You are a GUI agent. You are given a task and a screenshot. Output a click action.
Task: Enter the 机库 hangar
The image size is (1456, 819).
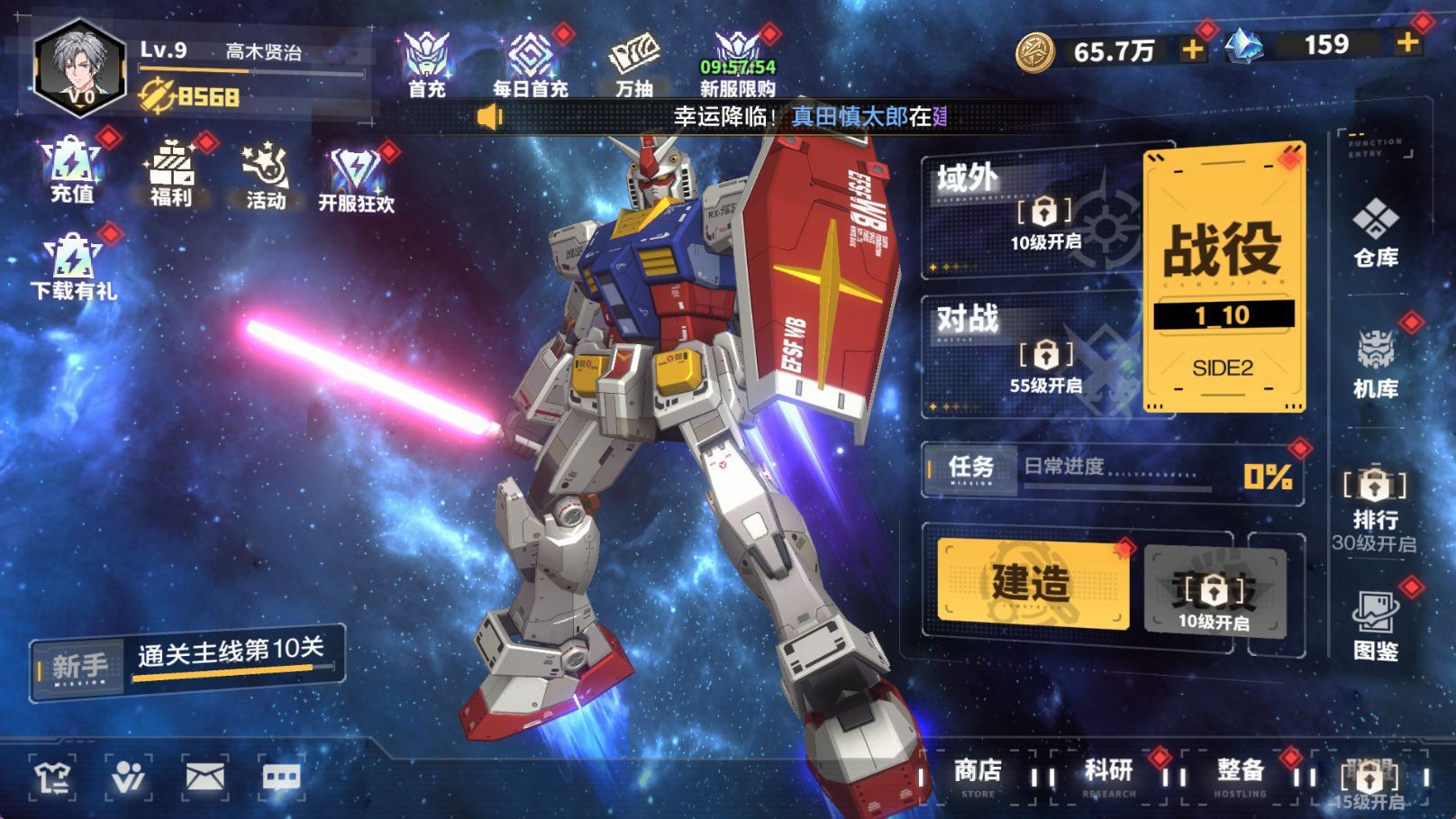tap(1375, 363)
